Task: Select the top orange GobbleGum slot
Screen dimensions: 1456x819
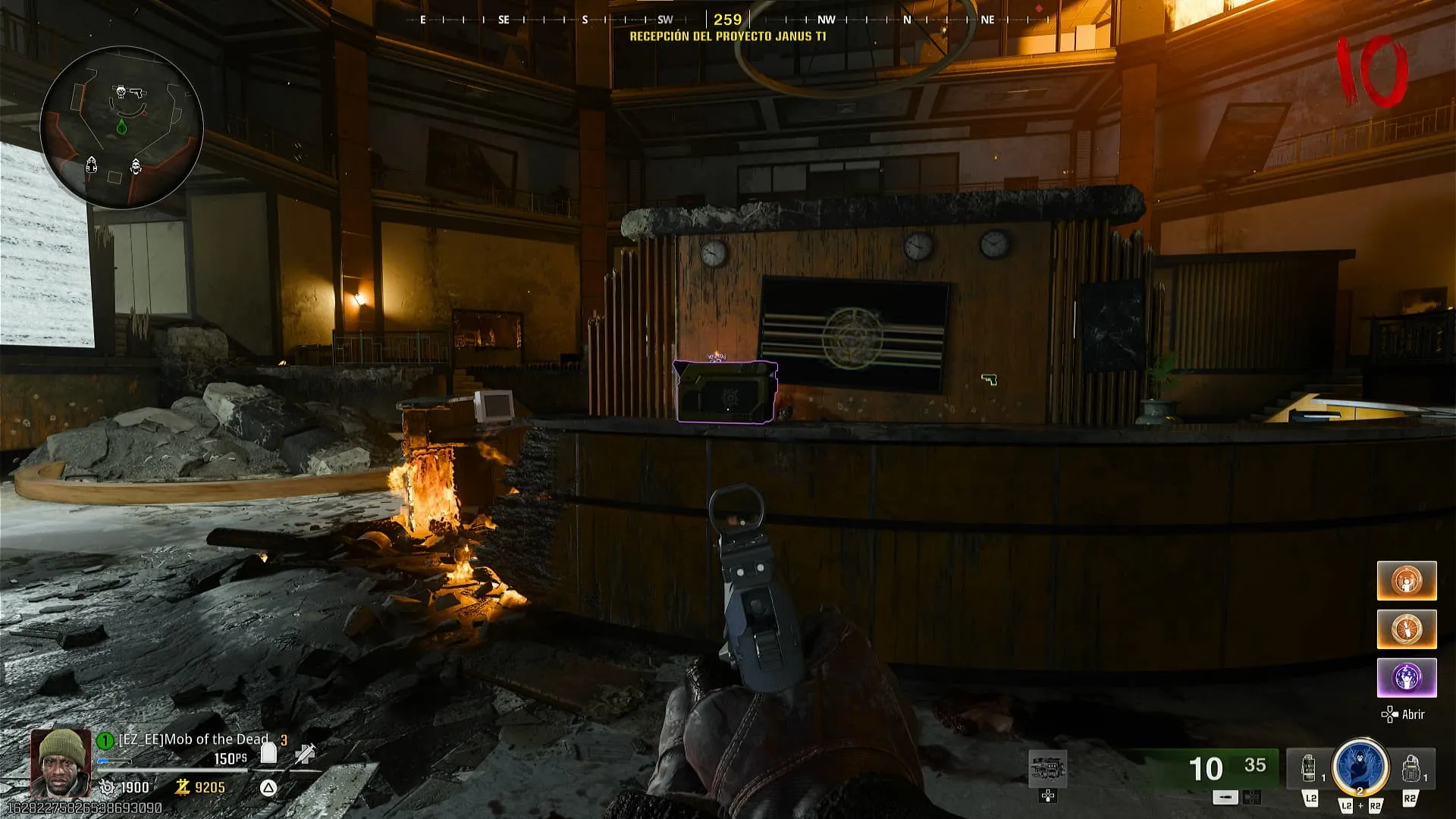Action: [1407, 581]
